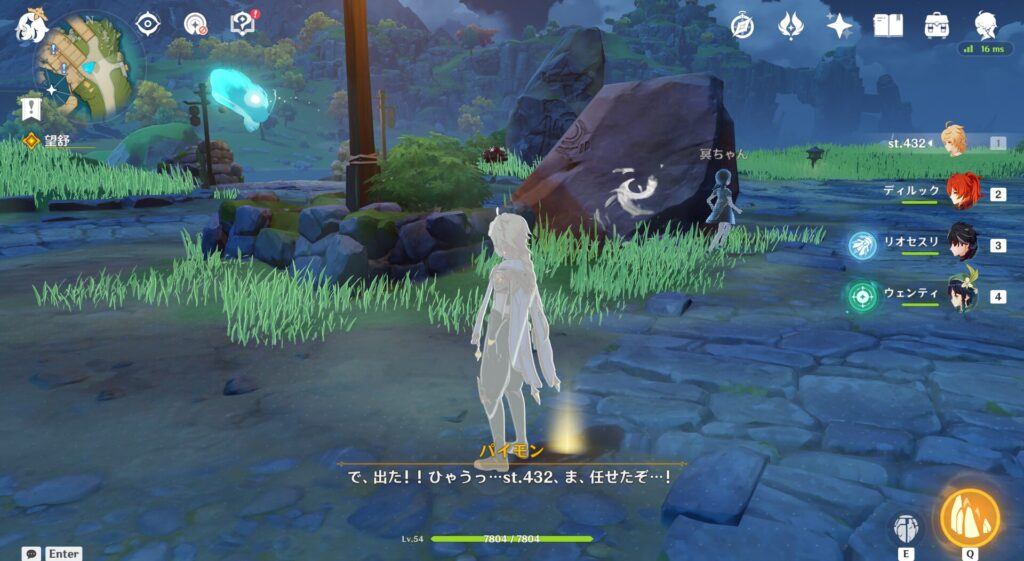Switch to party member ディルック
The width and height of the screenshot is (1024, 561).
click(x=961, y=192)
